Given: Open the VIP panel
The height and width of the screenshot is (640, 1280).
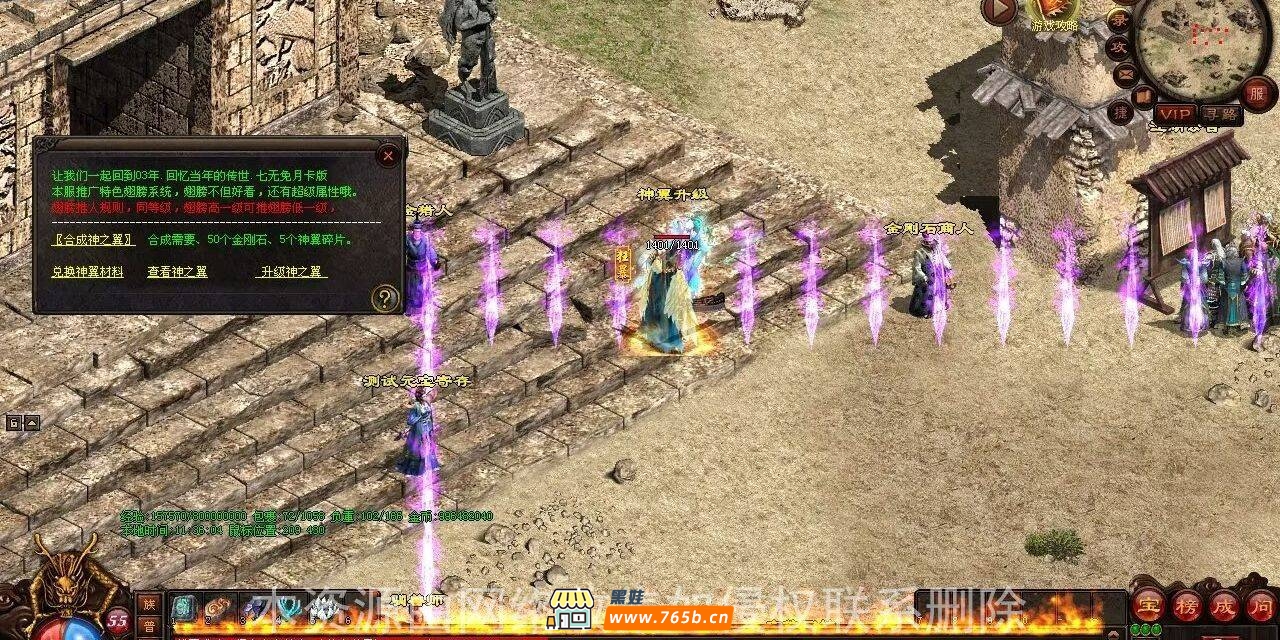Looking at the screenshot, I should (x=1175, y=115).
